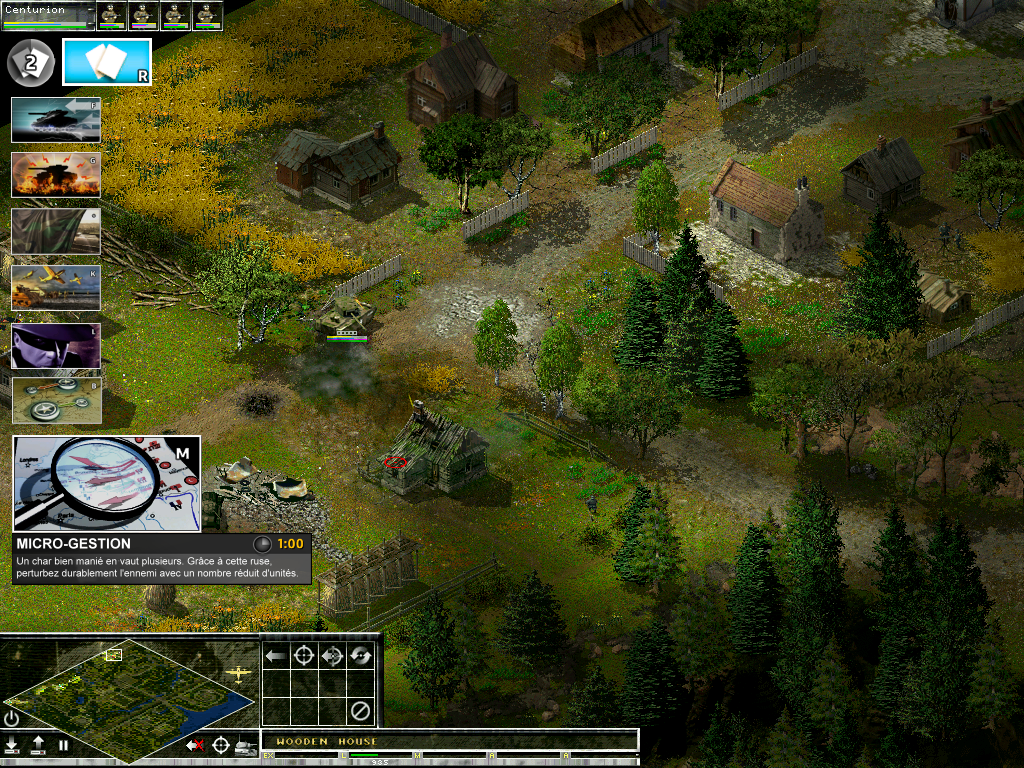
Task: Open the card deck counter showing 2
Action: (30, 63)
